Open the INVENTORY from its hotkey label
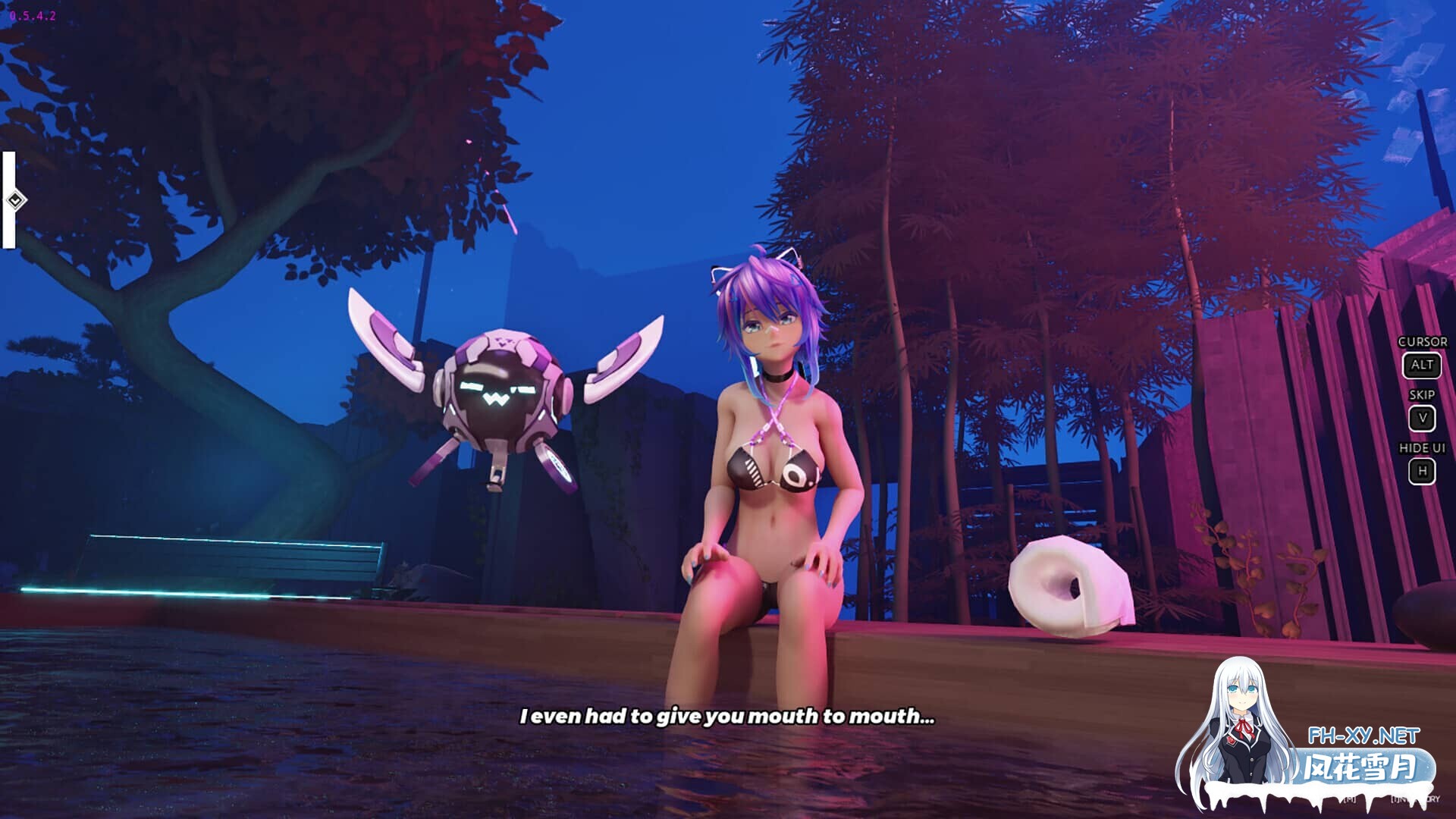The width and height of the screenshot is (1456, 819). (1417, 799)
